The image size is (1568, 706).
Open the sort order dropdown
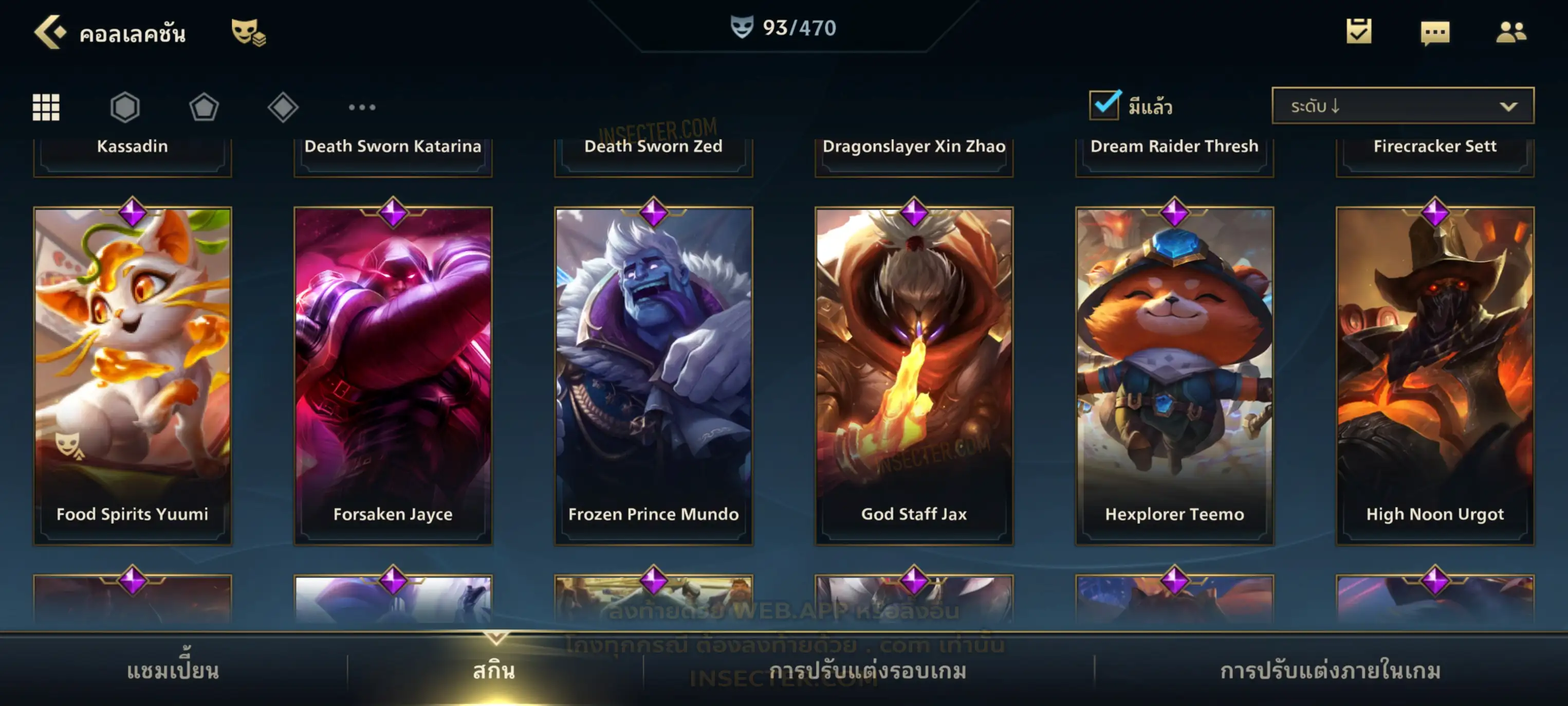tap(1403, 106)
